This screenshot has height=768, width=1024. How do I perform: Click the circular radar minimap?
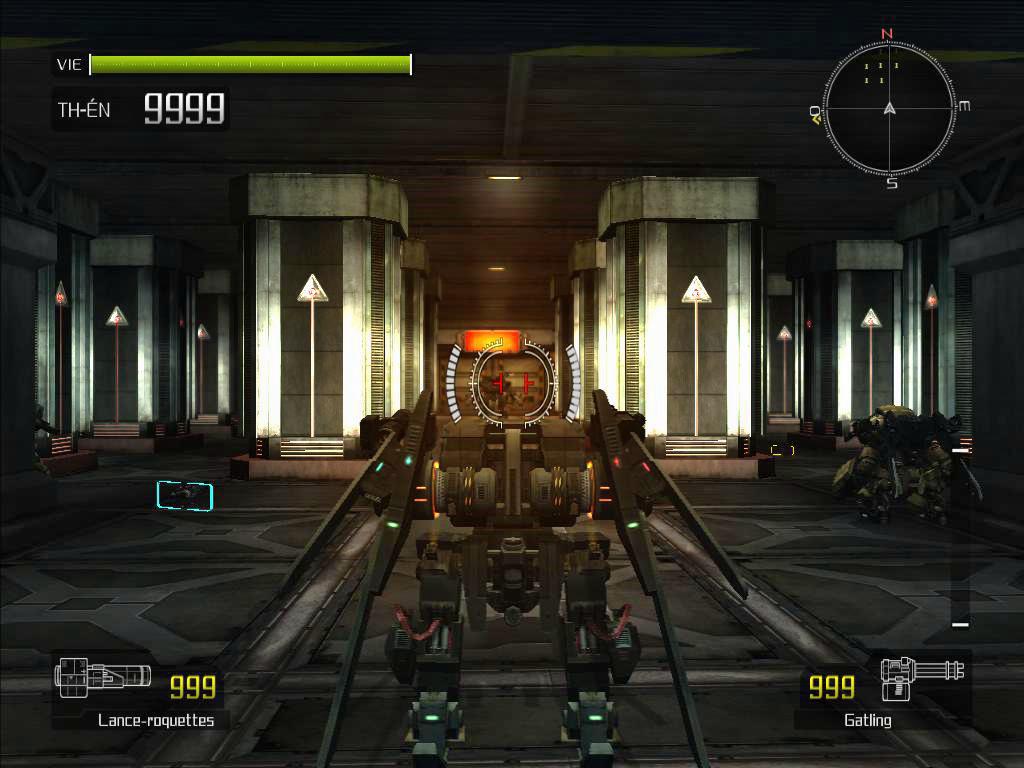click(x=889, y=108)
